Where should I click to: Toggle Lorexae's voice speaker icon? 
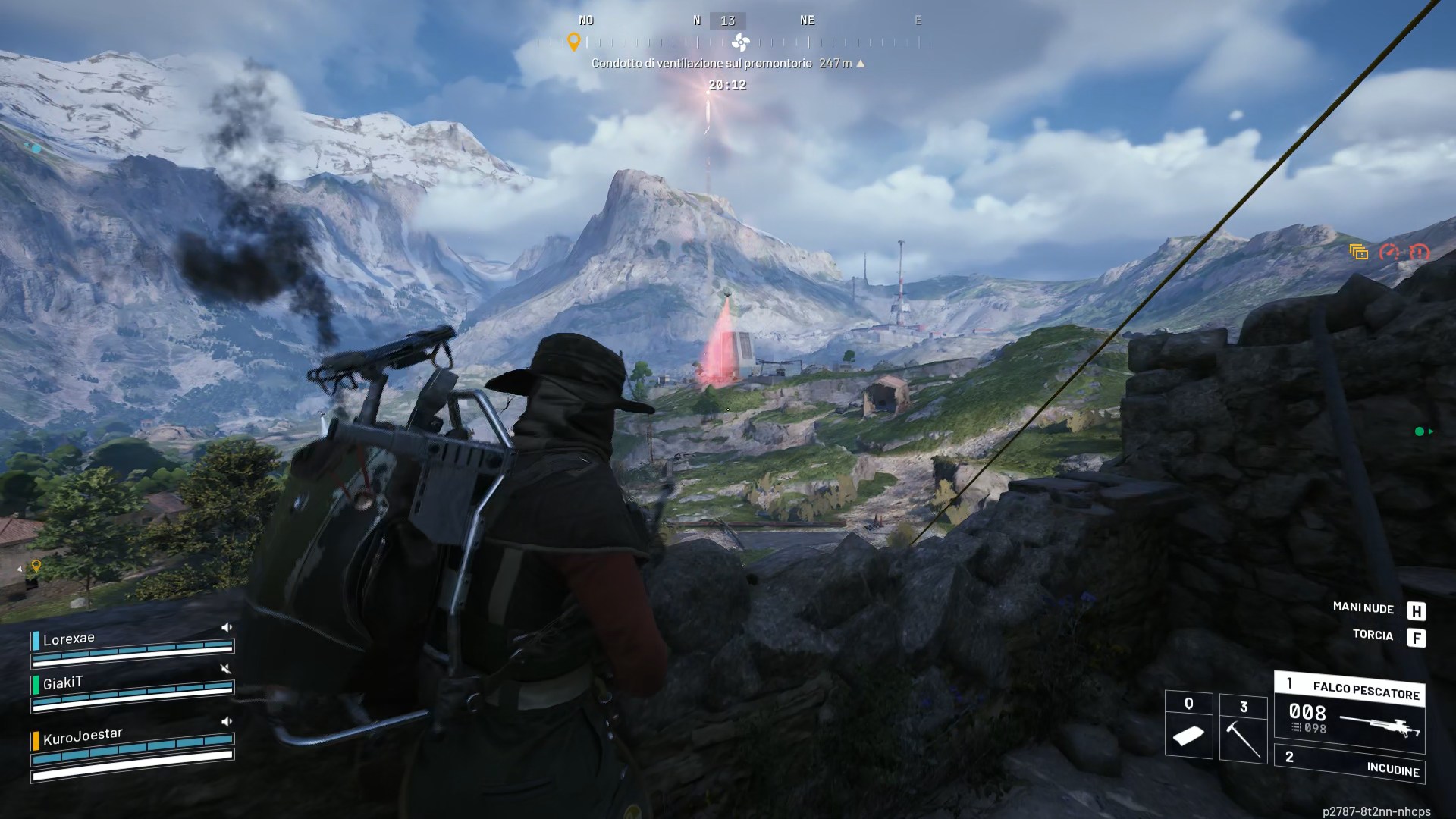[226, 628]
